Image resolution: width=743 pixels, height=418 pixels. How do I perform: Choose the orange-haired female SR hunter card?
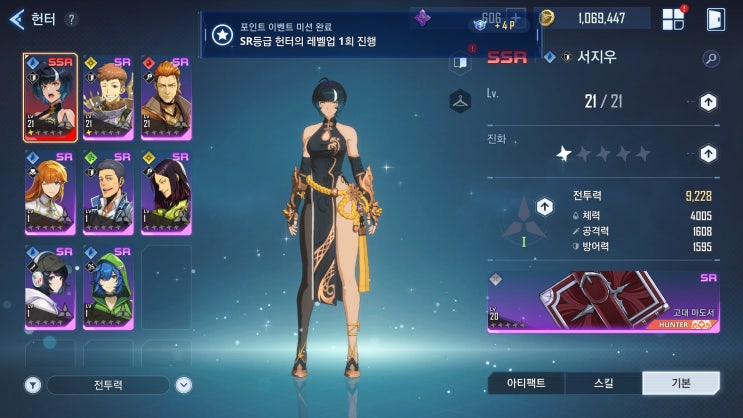[49, 192]
